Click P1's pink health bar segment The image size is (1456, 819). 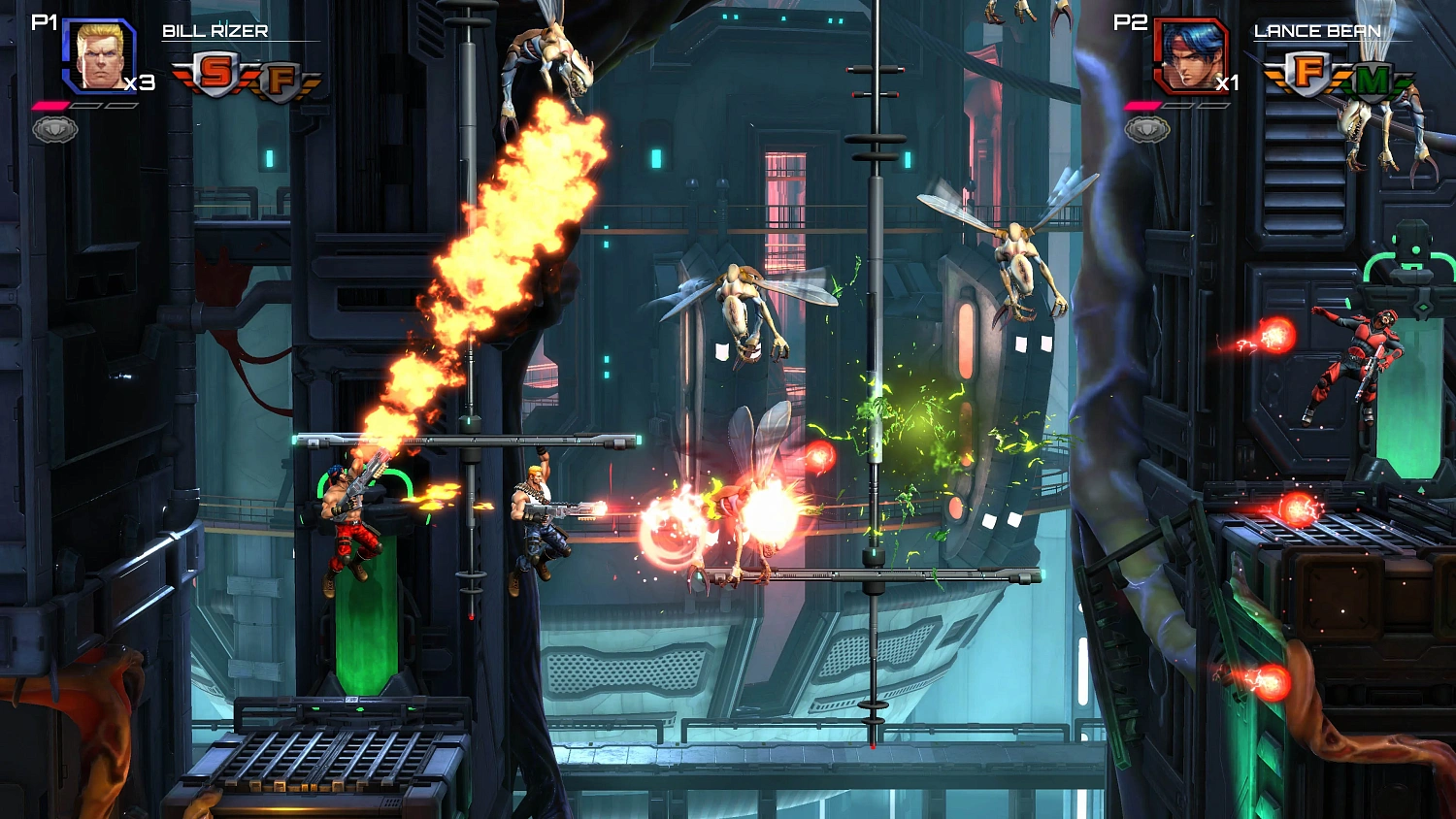point(50,105)
